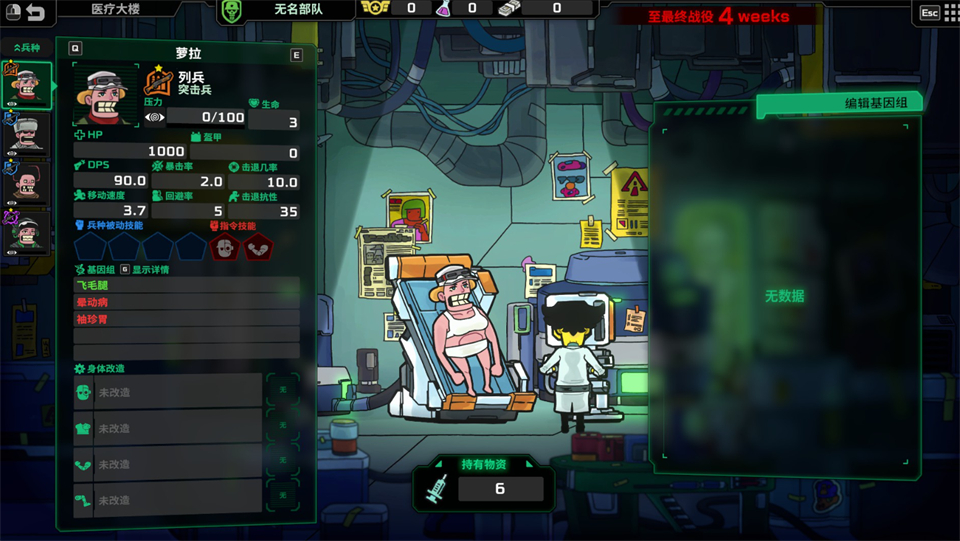Toggle the 兵种 sort header

pyautogui.click(x=27, y=47)
